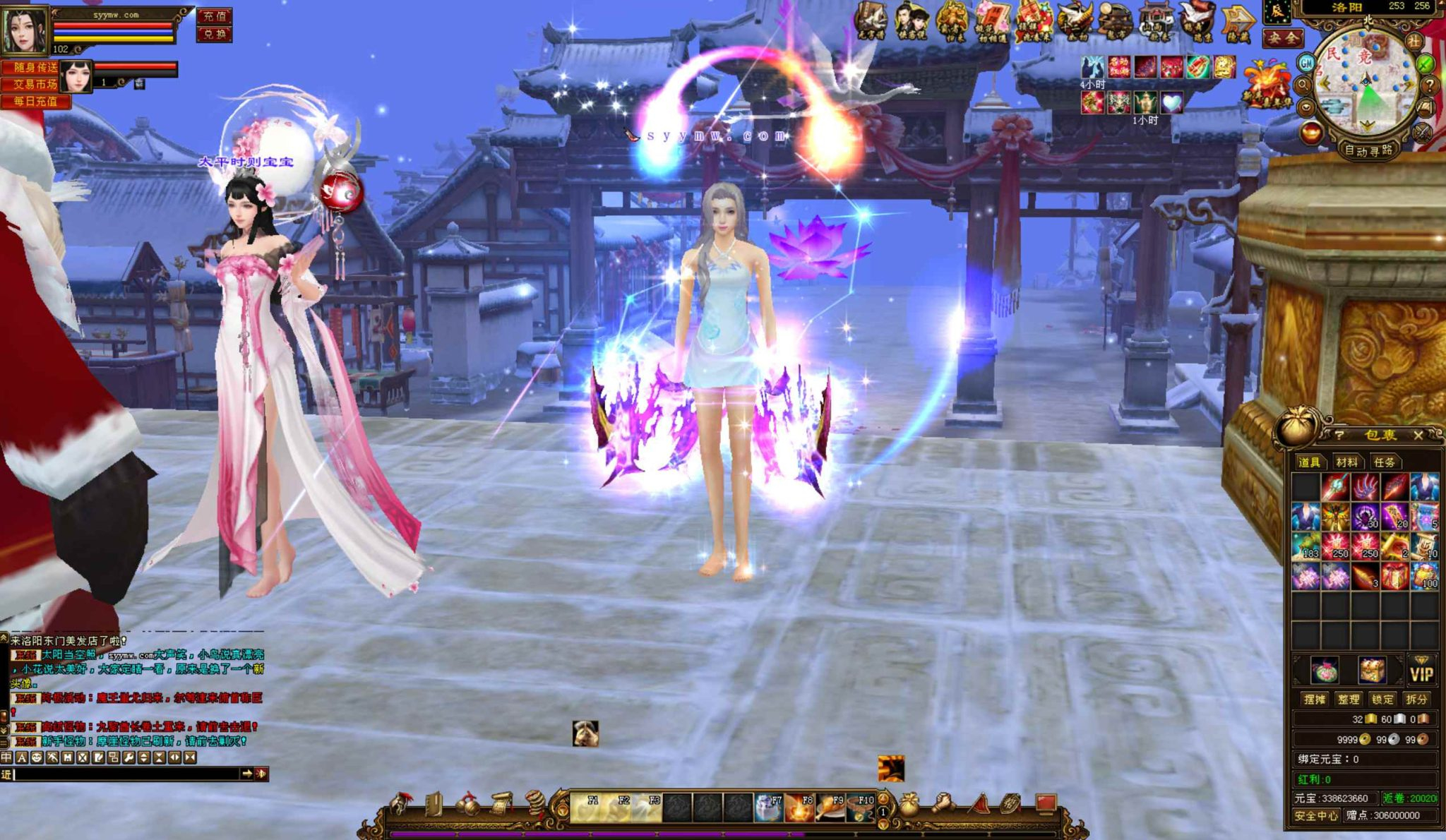Open the VIP panel from the bag window
Screen dimensions: 1446x840
pyautogui.click(x=1422, y=671)
